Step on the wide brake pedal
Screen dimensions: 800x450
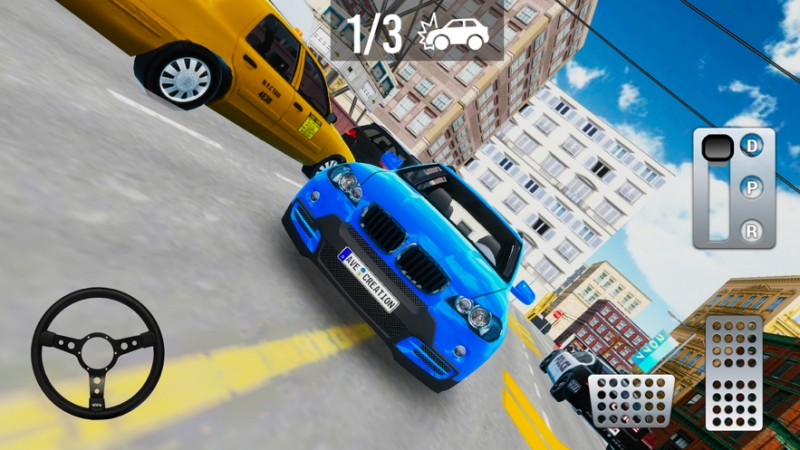tap(631, 401)
